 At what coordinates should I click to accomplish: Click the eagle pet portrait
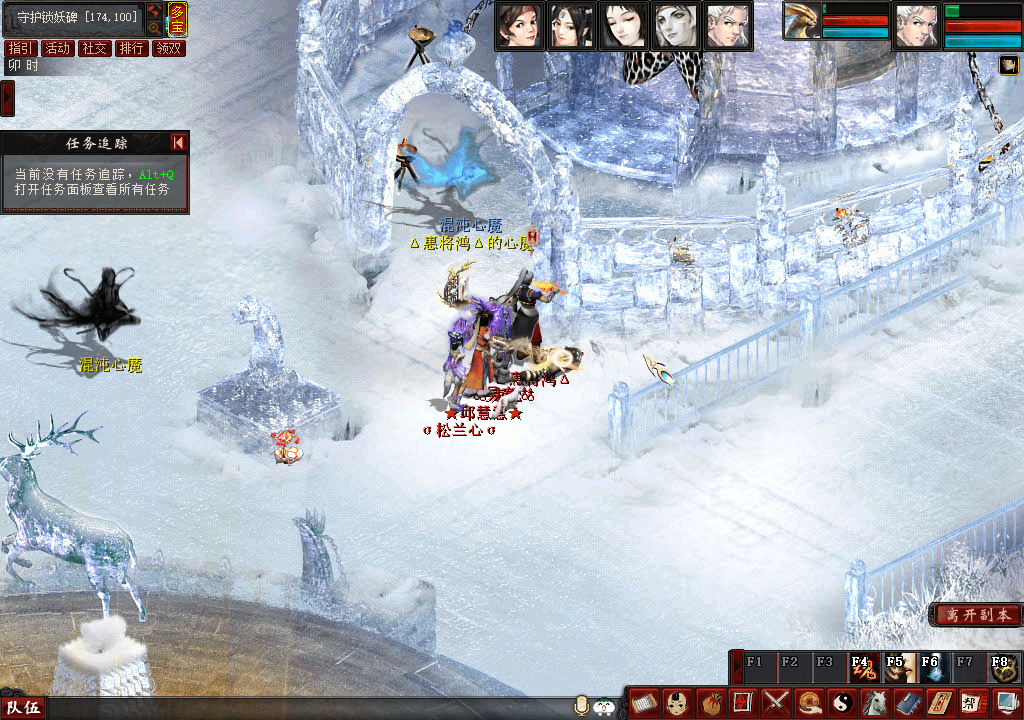point(800,22)
